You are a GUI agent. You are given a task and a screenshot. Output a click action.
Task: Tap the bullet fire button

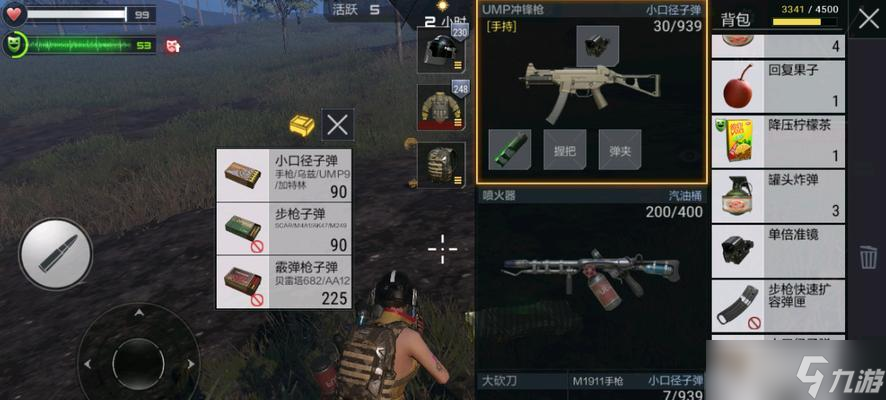point(55,254)
